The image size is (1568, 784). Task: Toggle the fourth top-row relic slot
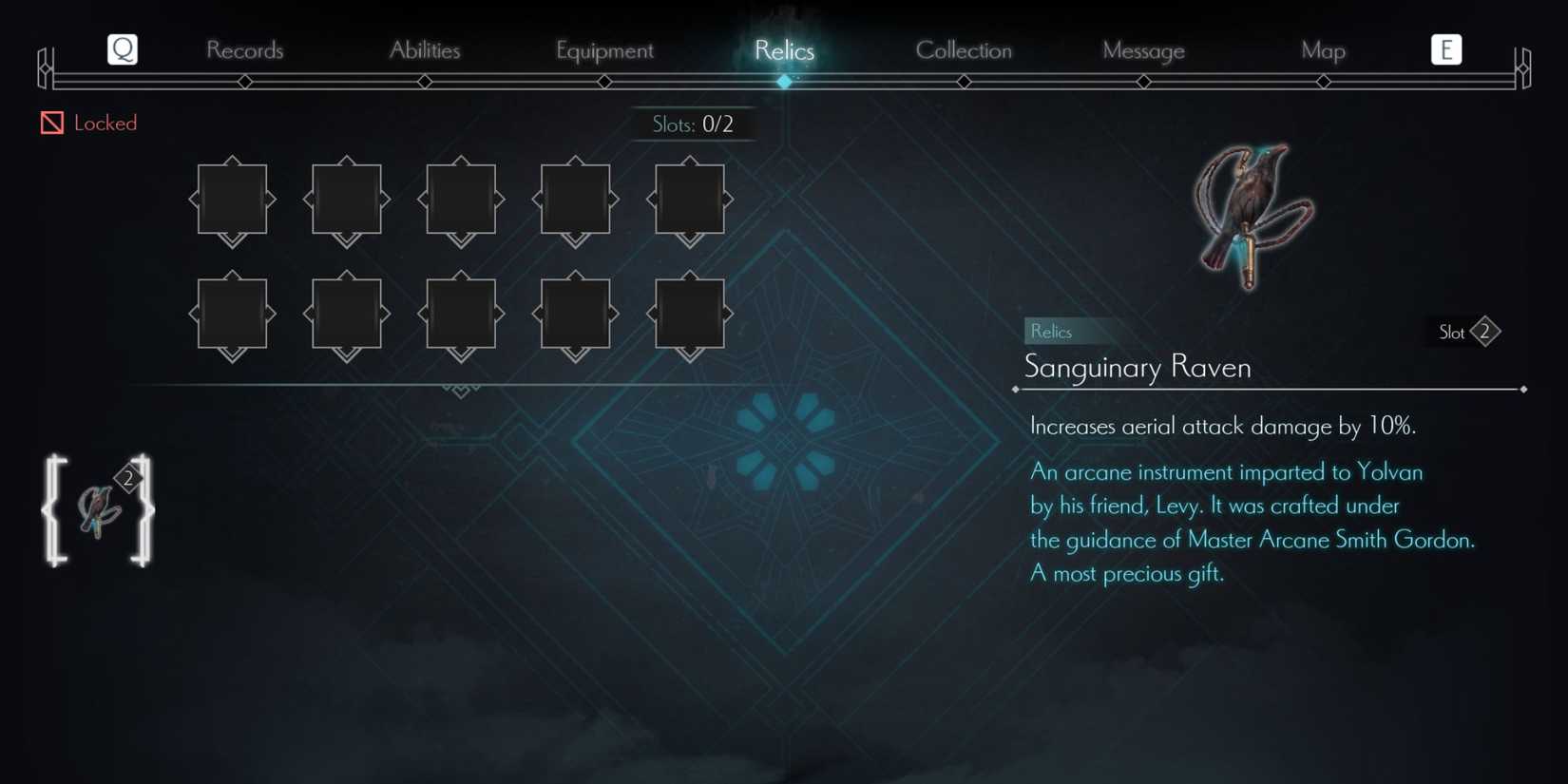pyautogui.click(x=575, y=201)
